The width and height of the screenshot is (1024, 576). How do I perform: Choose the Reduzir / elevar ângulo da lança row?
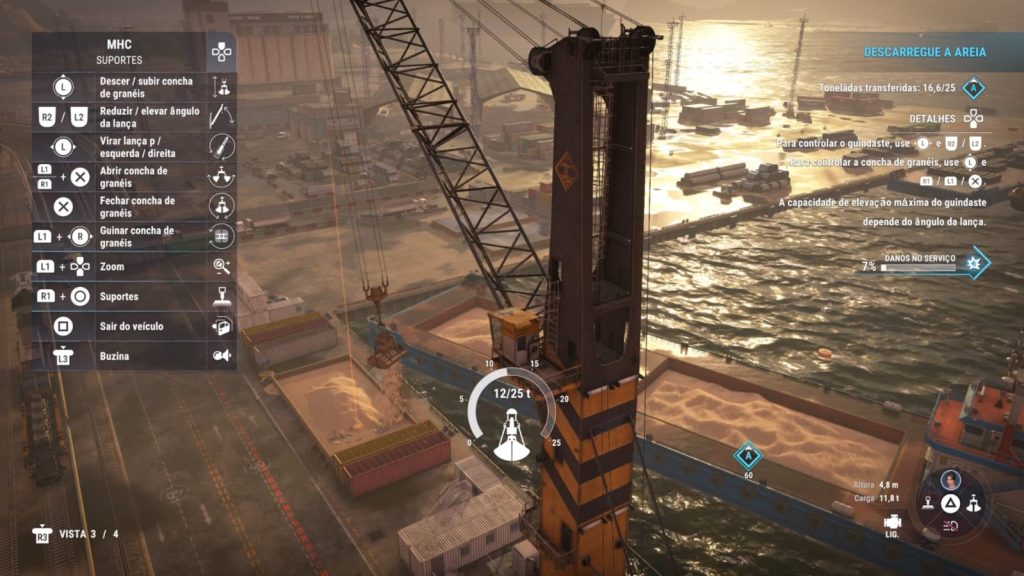coord(134,116)
